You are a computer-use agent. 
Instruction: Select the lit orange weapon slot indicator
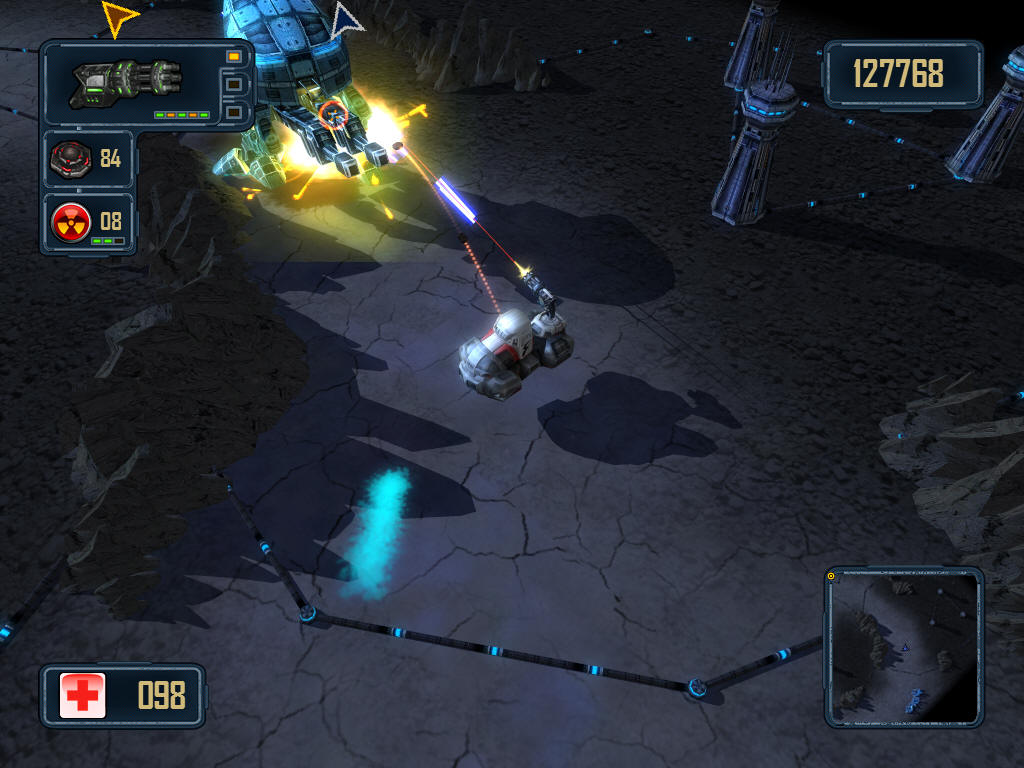pos(234,57)
